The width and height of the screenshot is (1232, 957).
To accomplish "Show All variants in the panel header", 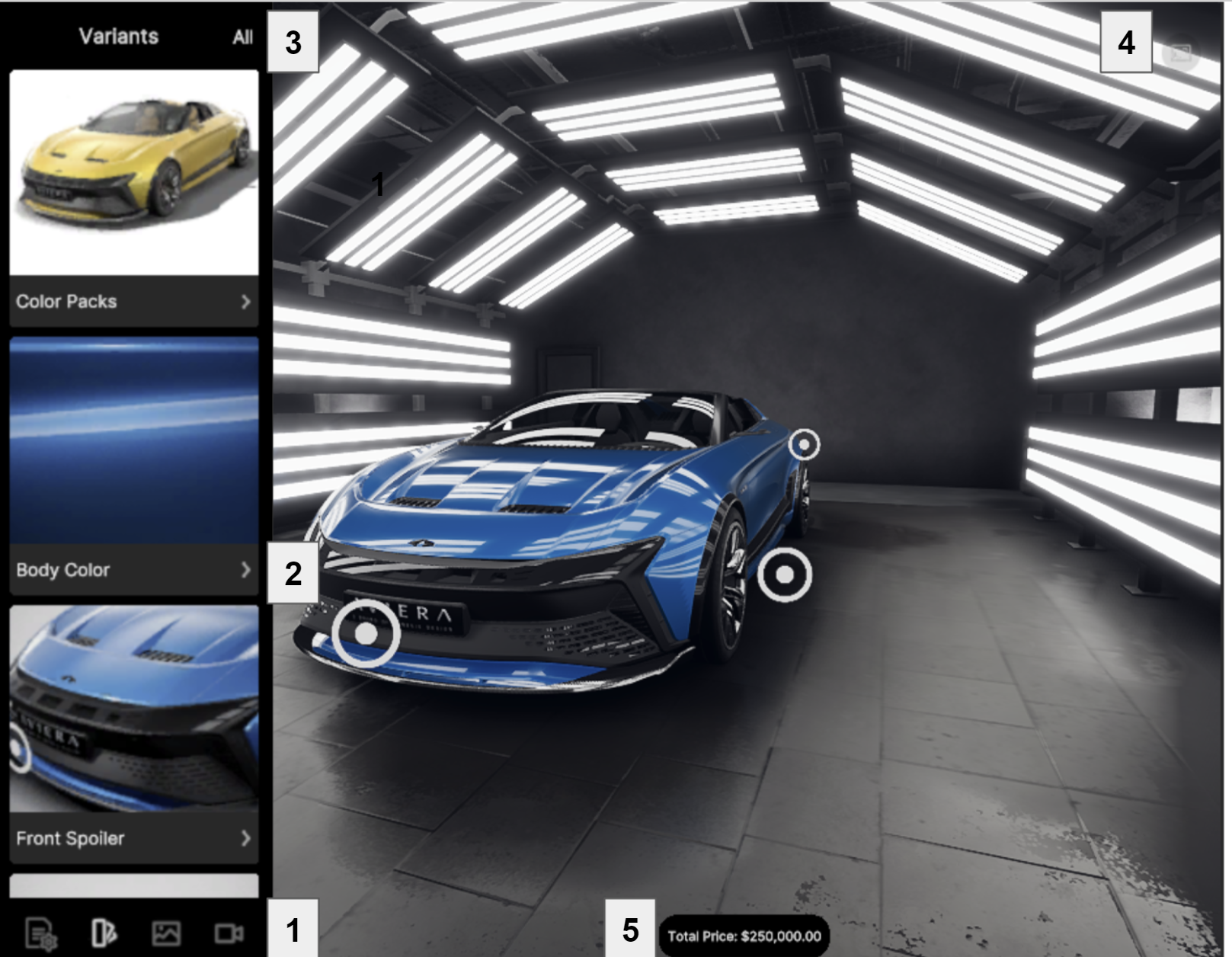I will click(x=242, y=37).
